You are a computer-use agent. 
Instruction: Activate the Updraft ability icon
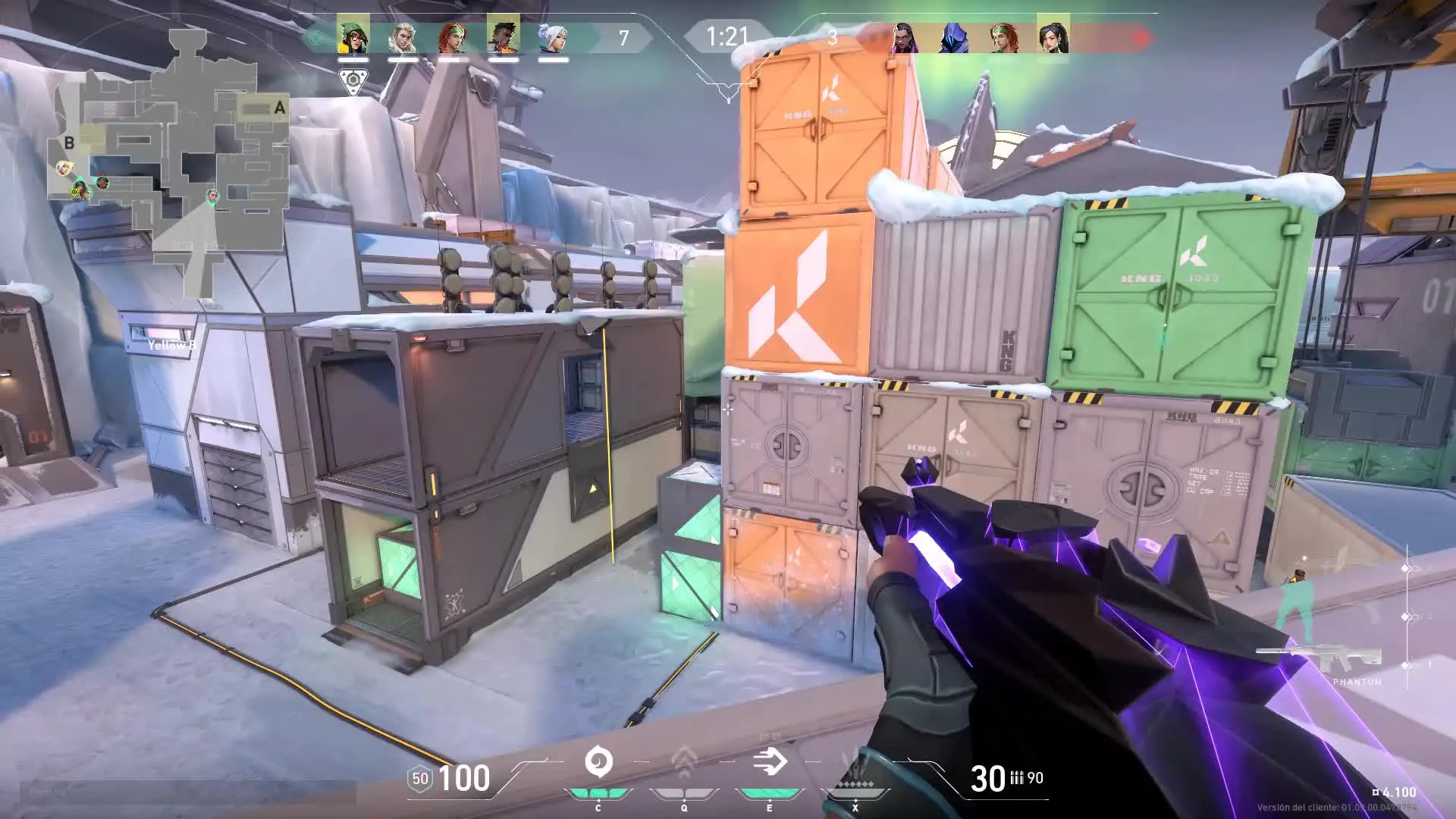684,762
